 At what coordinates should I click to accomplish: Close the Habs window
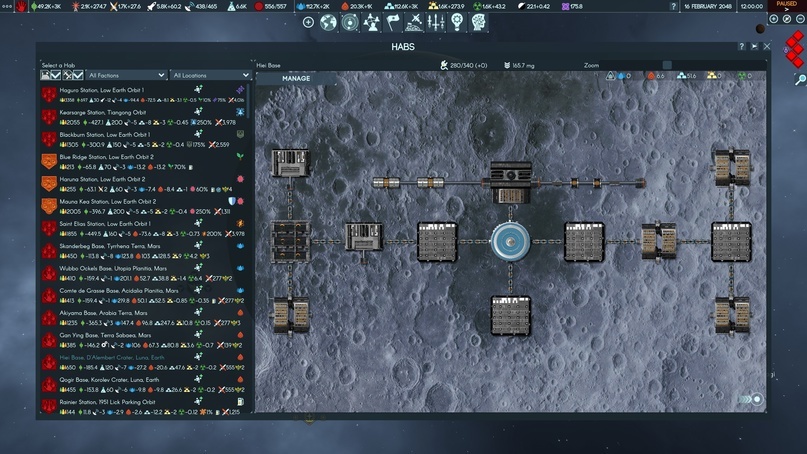[x=767, y=47]
